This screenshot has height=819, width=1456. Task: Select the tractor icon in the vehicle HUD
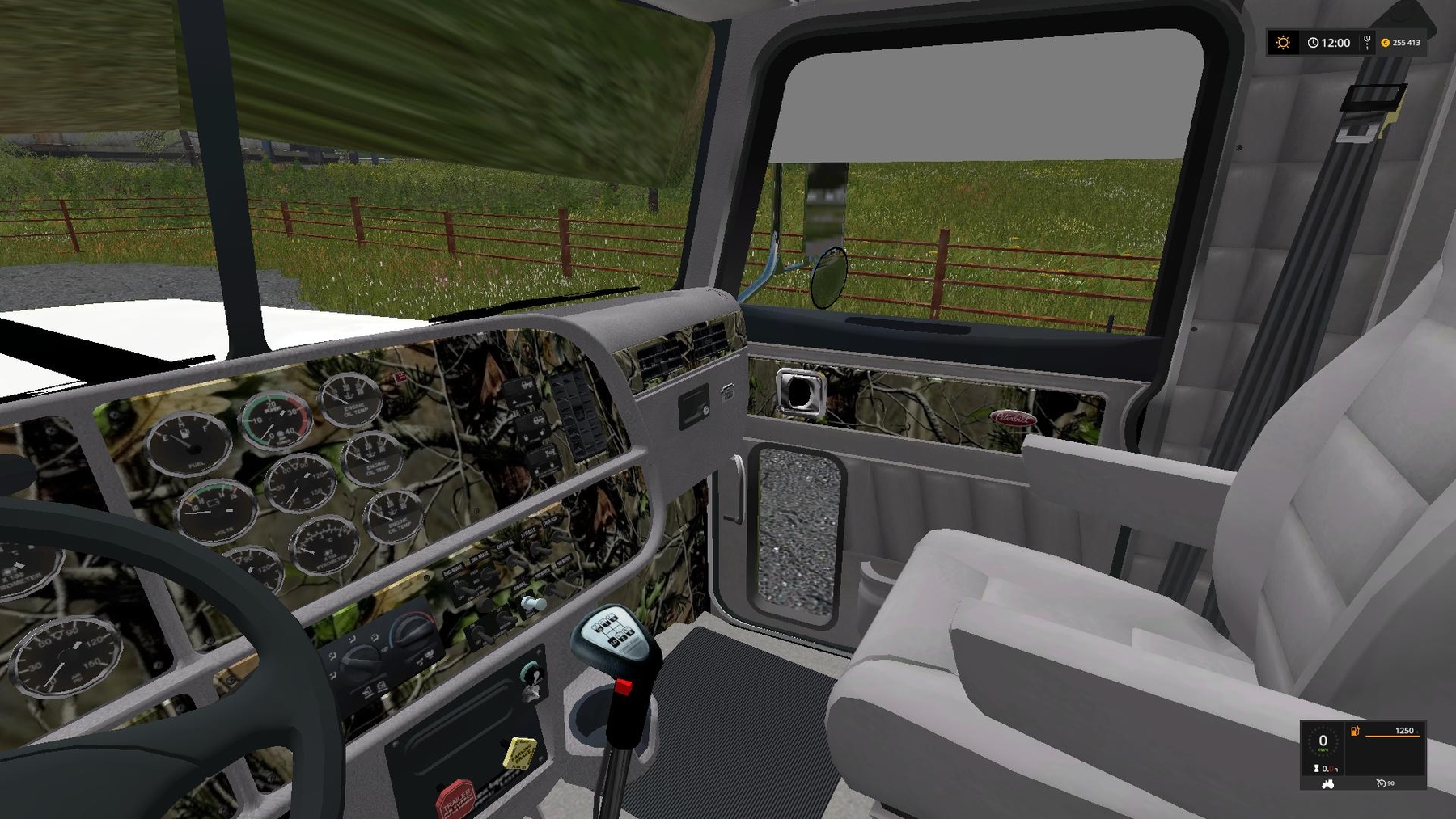1327,785
